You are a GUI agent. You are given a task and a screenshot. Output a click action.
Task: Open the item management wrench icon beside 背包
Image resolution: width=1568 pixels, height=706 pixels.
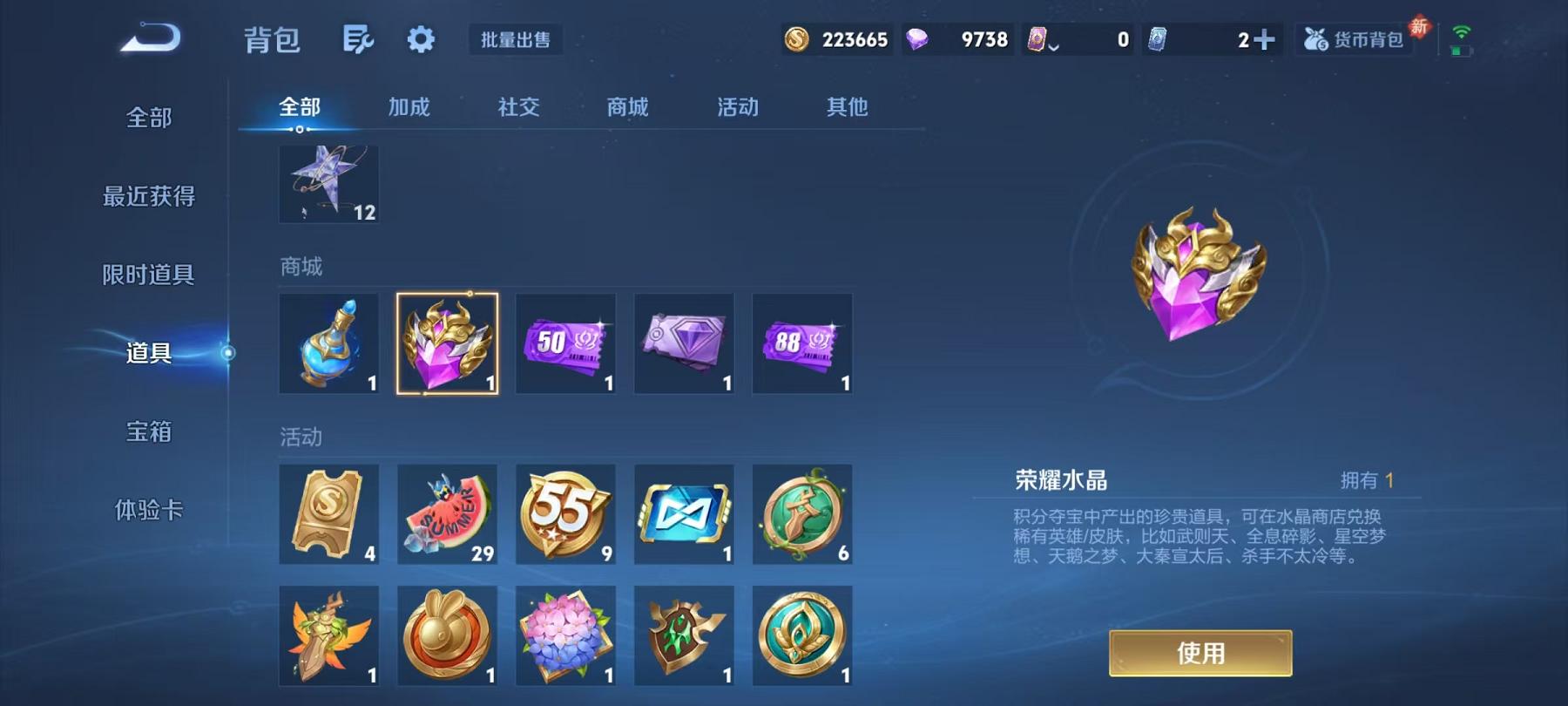click(x=360, y=39)
